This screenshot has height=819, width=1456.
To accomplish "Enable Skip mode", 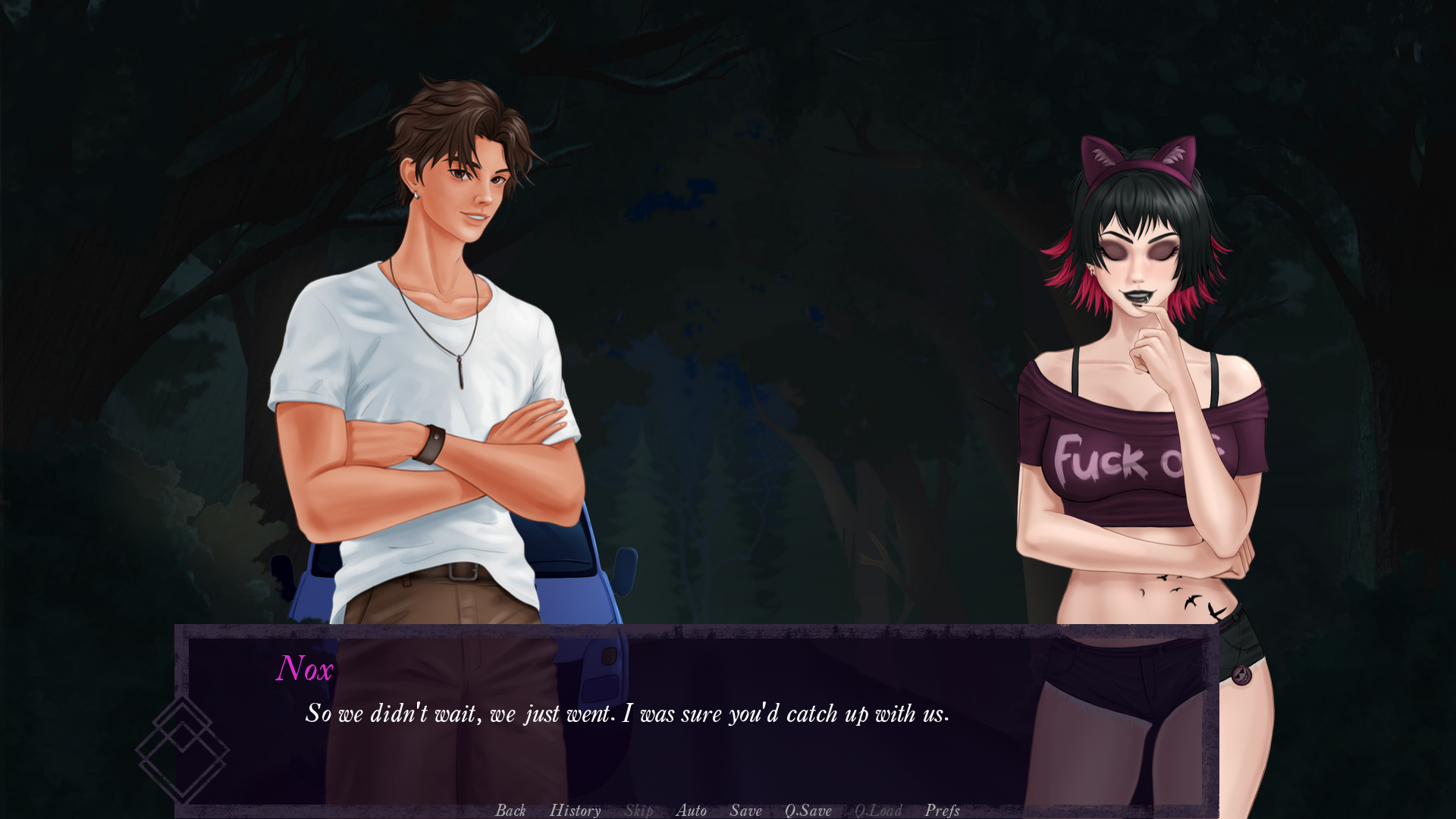I will (x=638, y=811).
